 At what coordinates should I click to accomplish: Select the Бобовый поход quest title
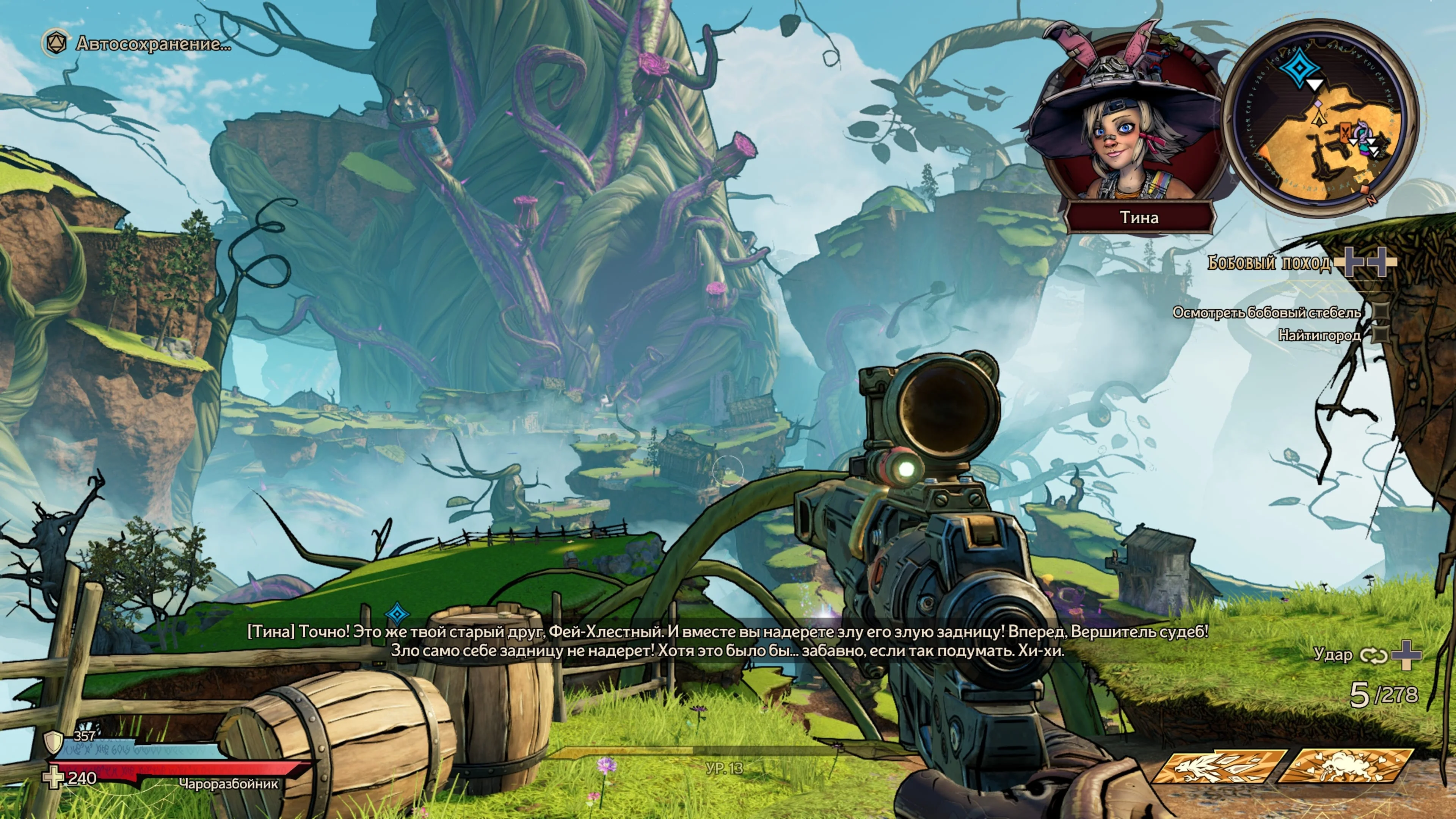1269,263
